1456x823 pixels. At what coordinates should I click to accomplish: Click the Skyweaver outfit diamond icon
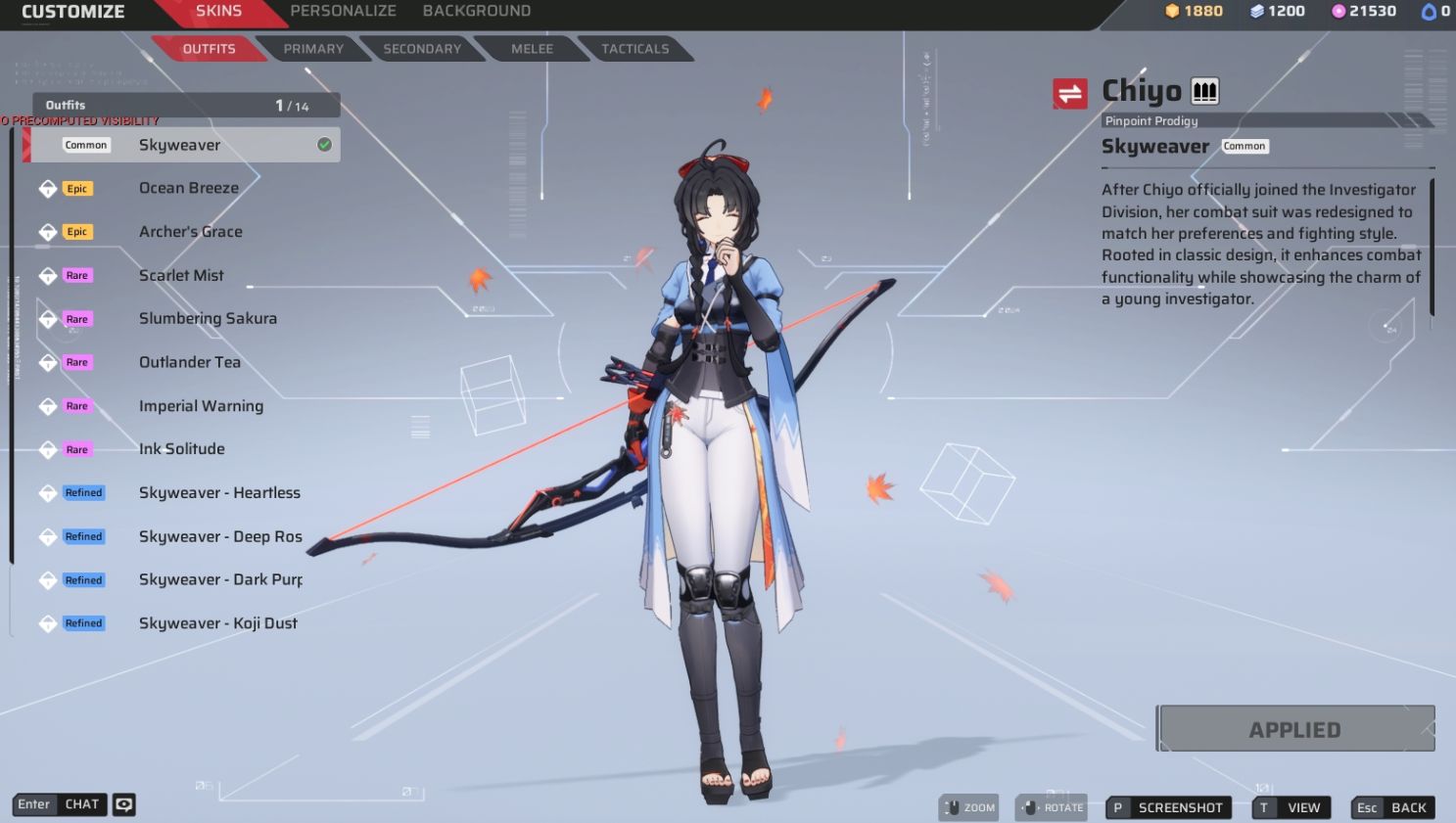(x=47, y=144)
